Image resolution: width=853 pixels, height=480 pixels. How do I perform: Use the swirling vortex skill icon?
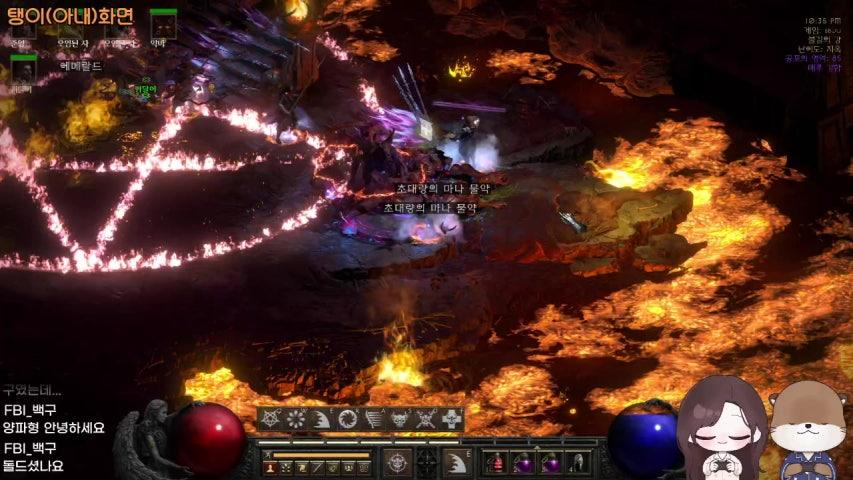[x=348, y=419]
